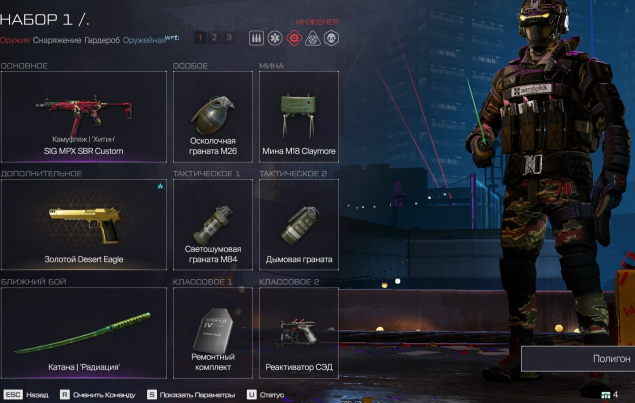This screenshot has width=635, height=403.
Task: Open the Дымовая граната slot
Action: pos(298,224)
